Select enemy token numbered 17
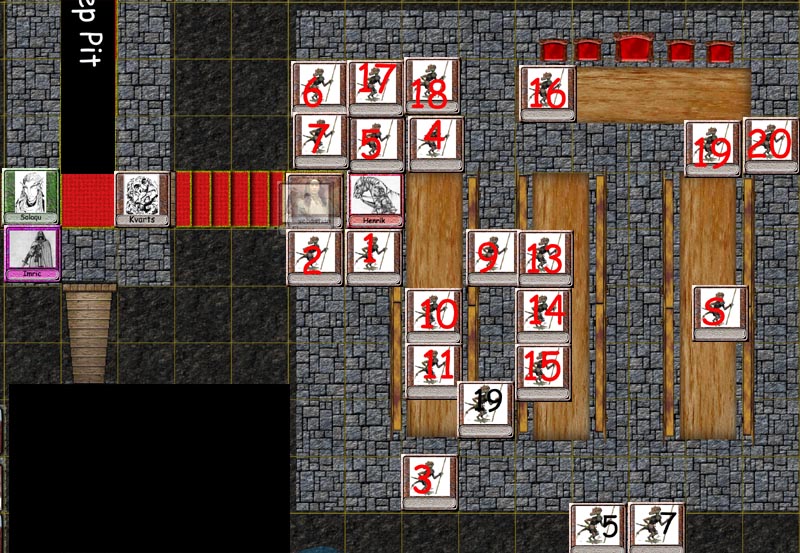This screenshot has width=800, height=553. click(375, 86)
